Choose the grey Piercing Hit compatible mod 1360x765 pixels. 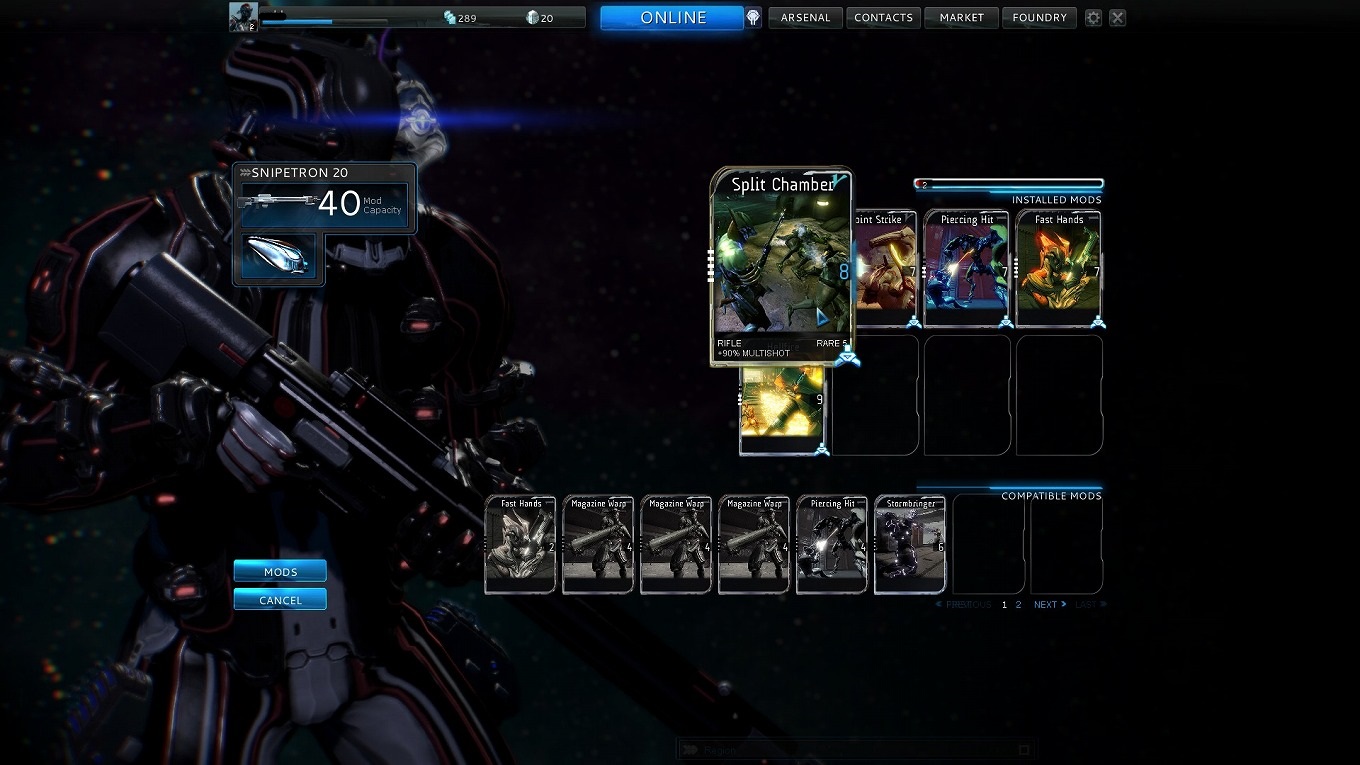point(831,545)
